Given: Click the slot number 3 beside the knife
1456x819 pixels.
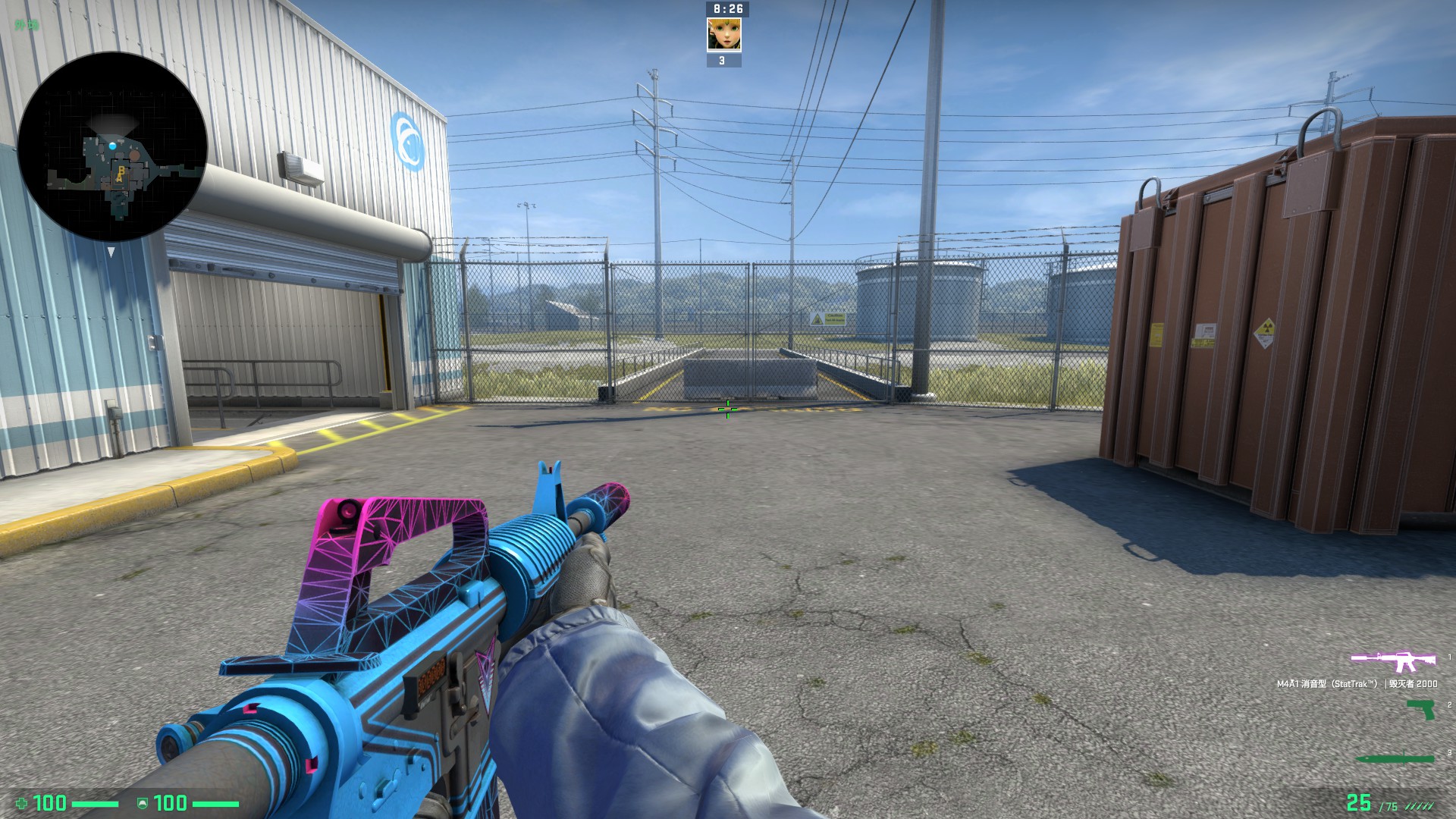Looking at the screenshot, I should (x=1449, y=751).
